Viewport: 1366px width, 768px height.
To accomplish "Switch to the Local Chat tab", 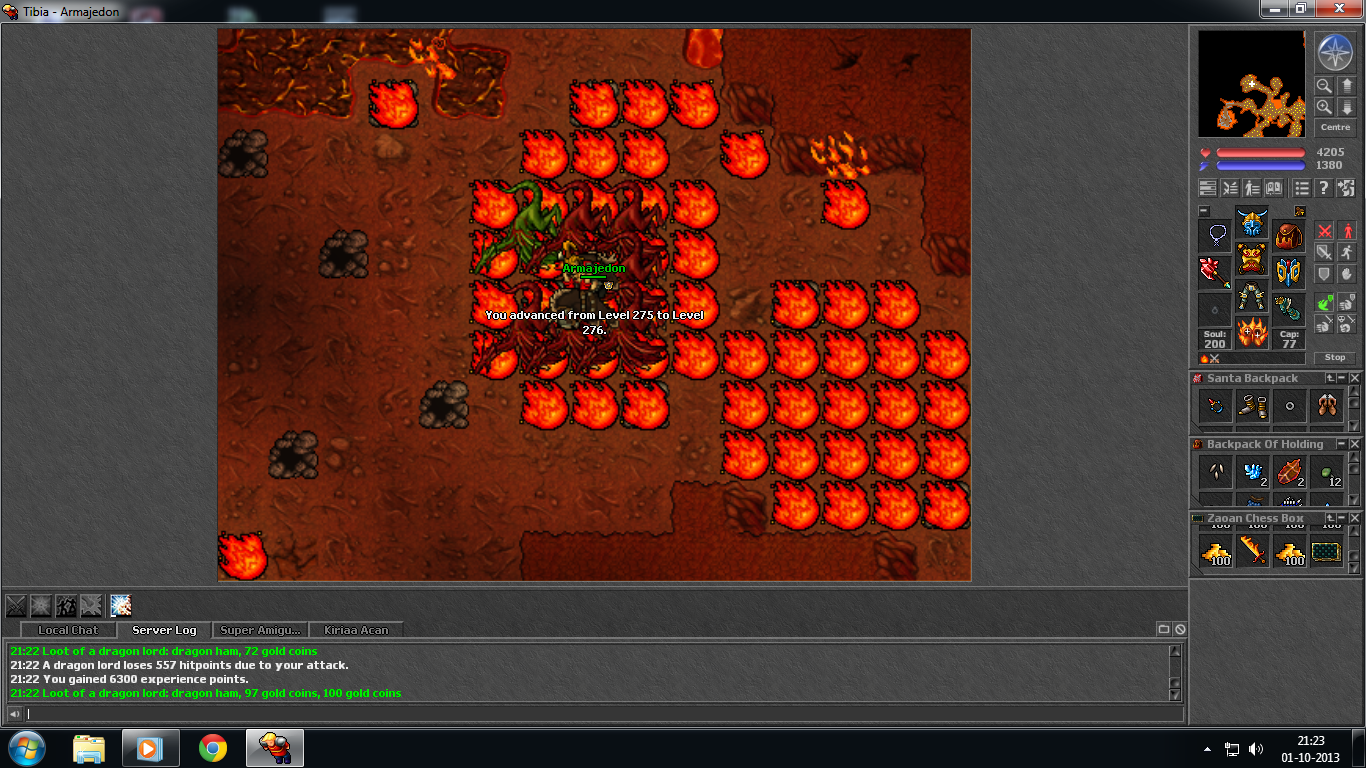I will [68, 630].
